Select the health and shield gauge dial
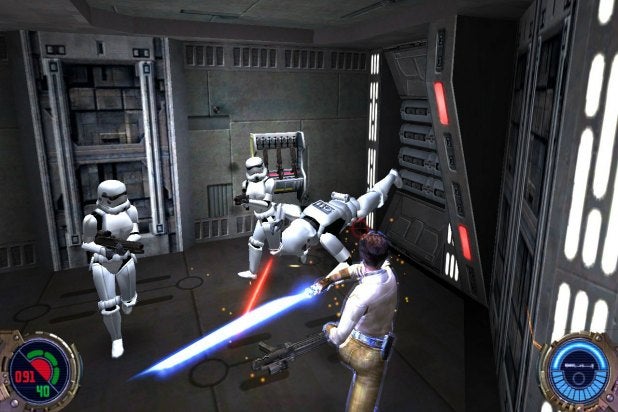 click(38, 371)
